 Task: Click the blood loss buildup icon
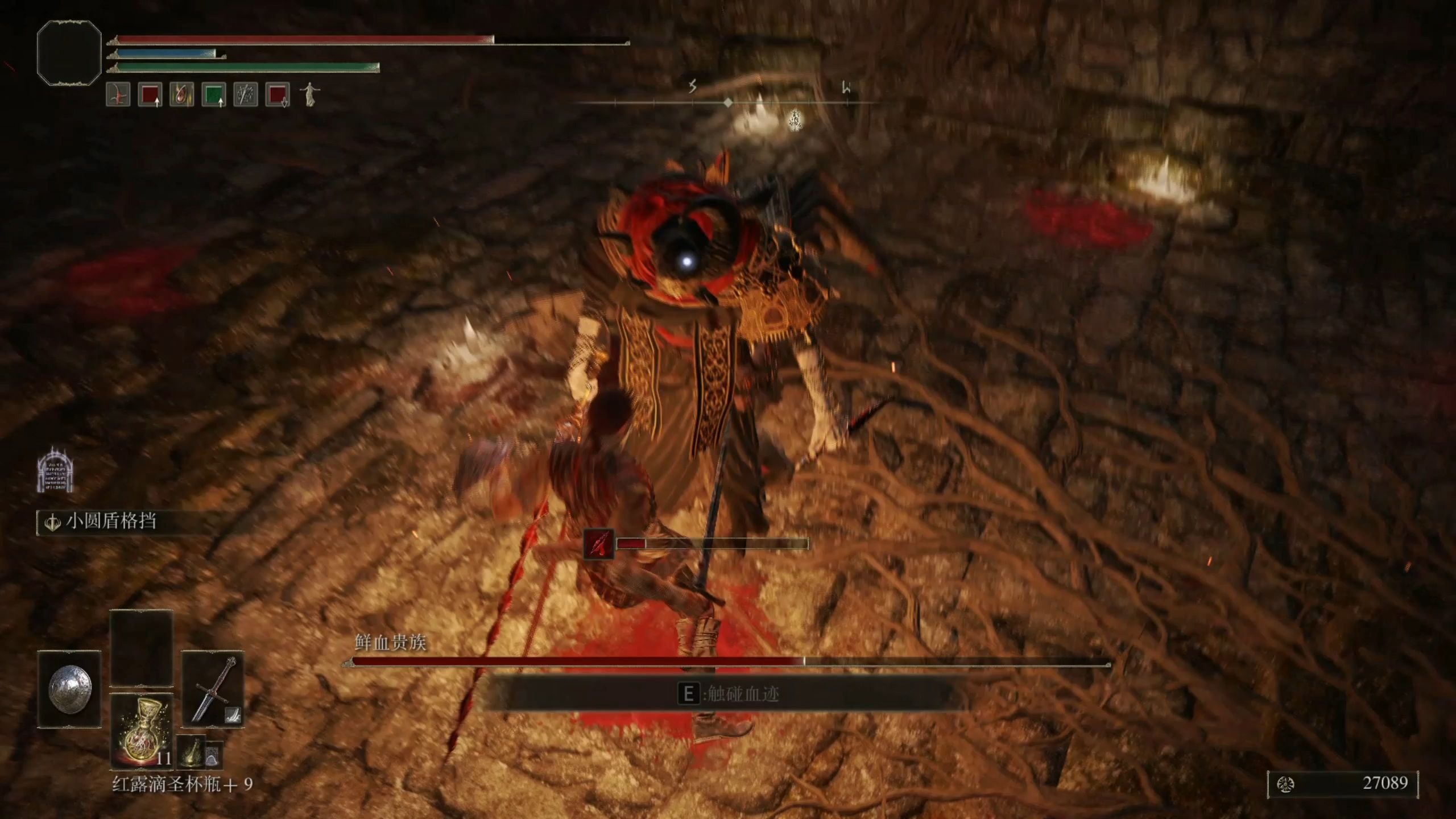(599, 544)
